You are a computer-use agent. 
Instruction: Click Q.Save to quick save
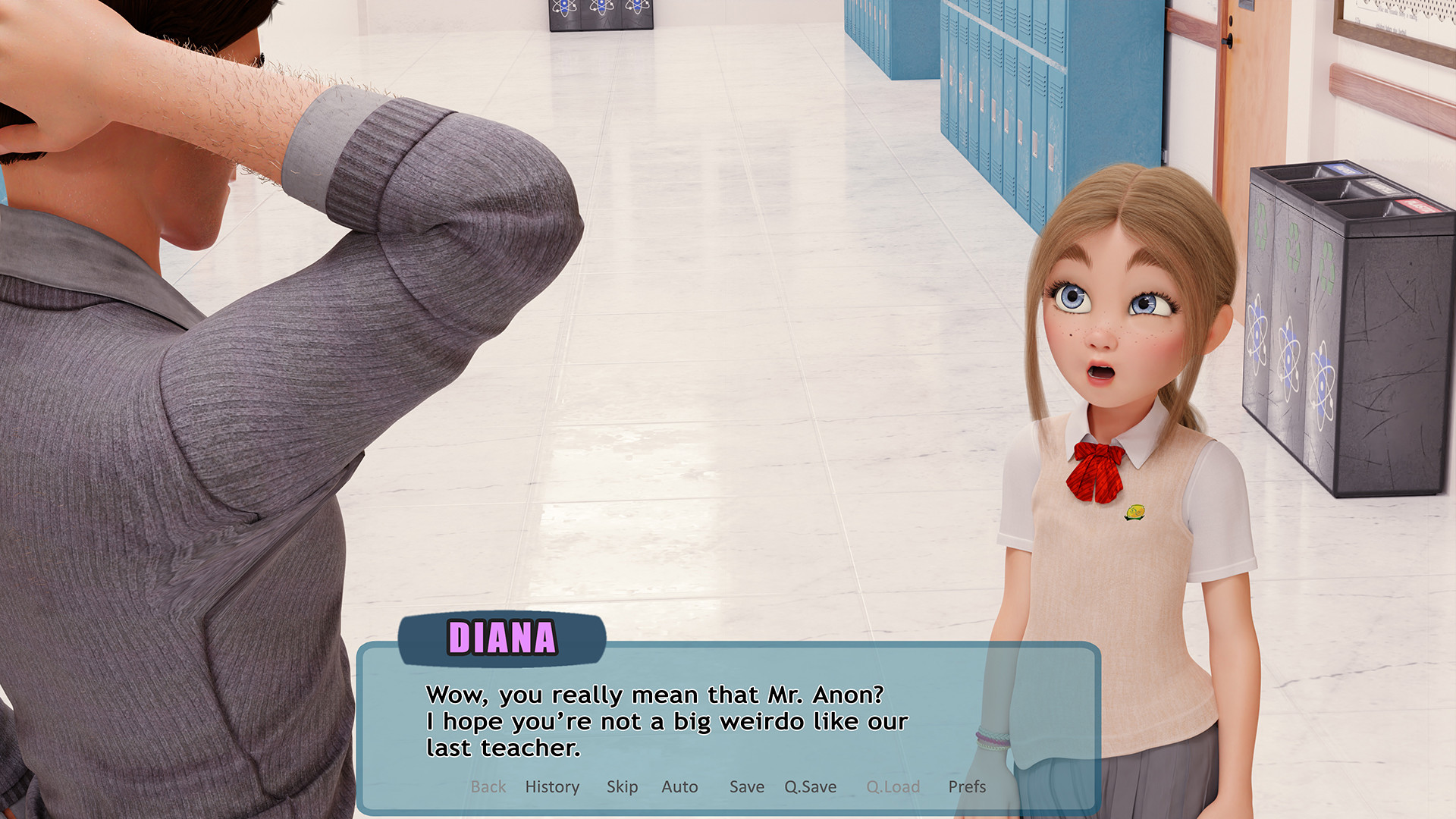(810, 786)
